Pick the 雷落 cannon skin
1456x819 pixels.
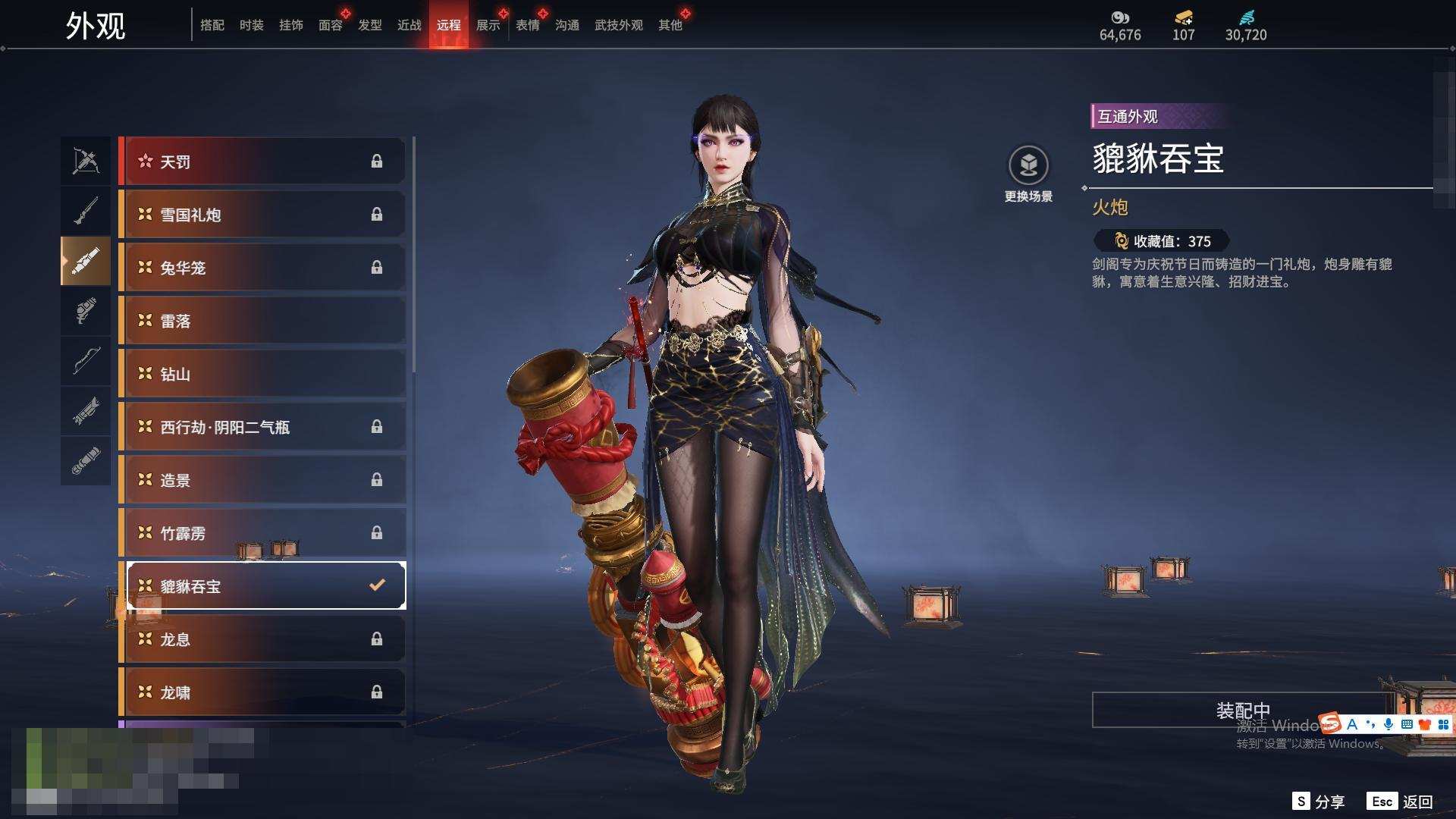pos(262,321)
